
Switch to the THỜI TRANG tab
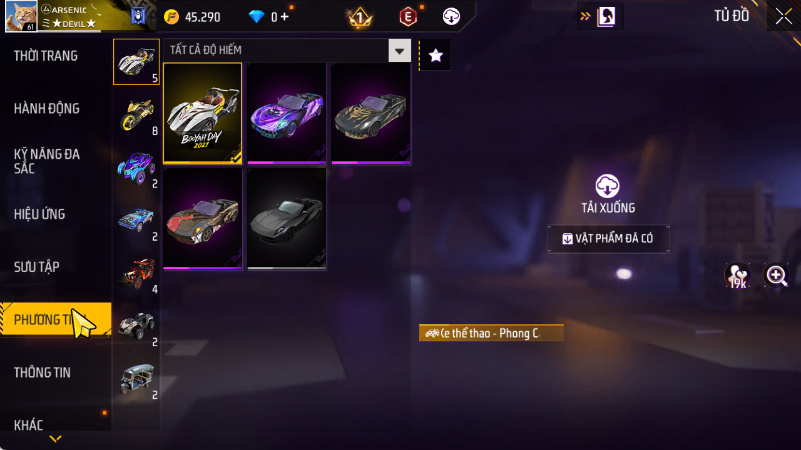pyautogui.click(x=46, y=56)
